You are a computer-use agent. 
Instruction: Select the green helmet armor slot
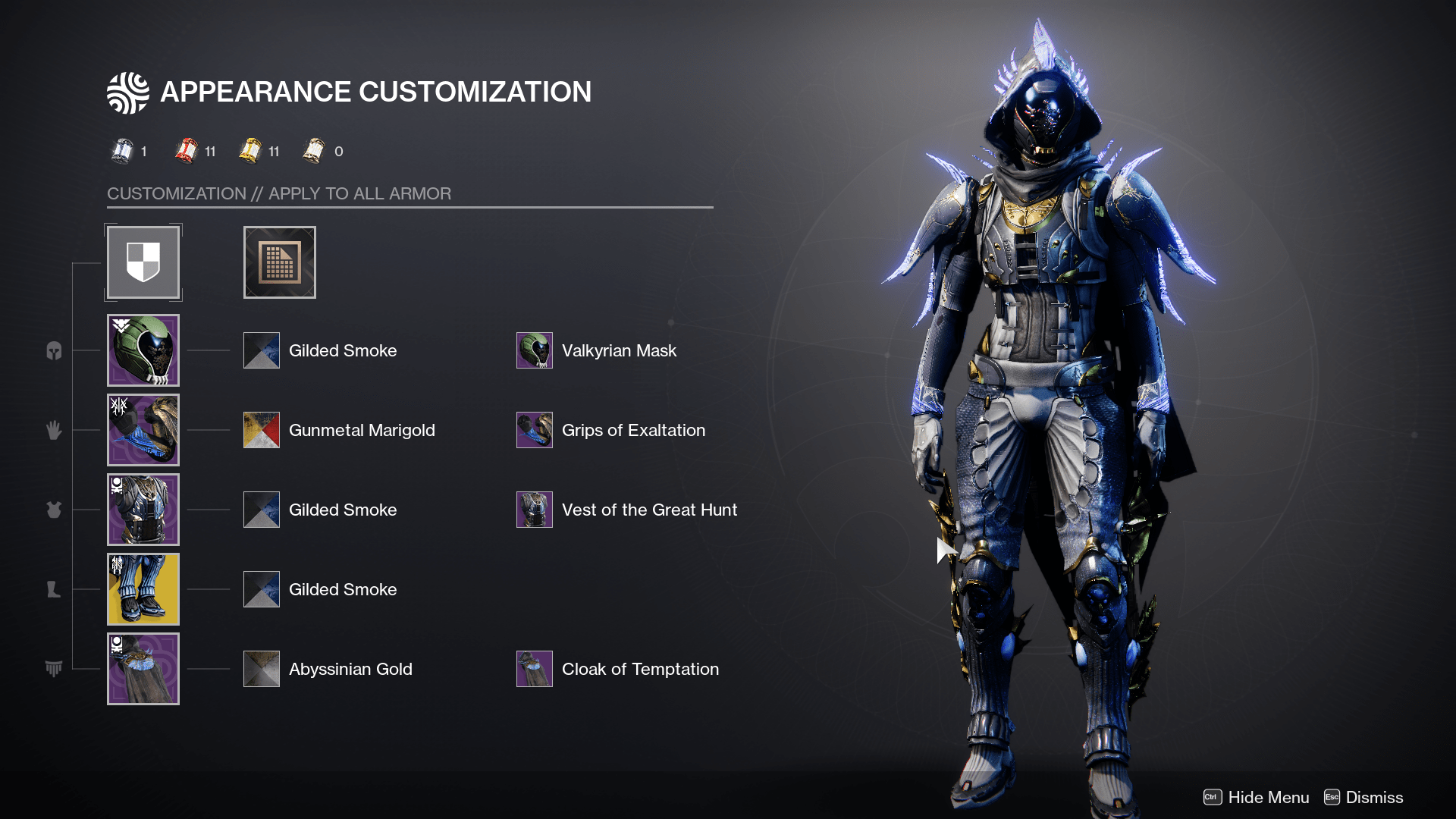tap(143, 350)
